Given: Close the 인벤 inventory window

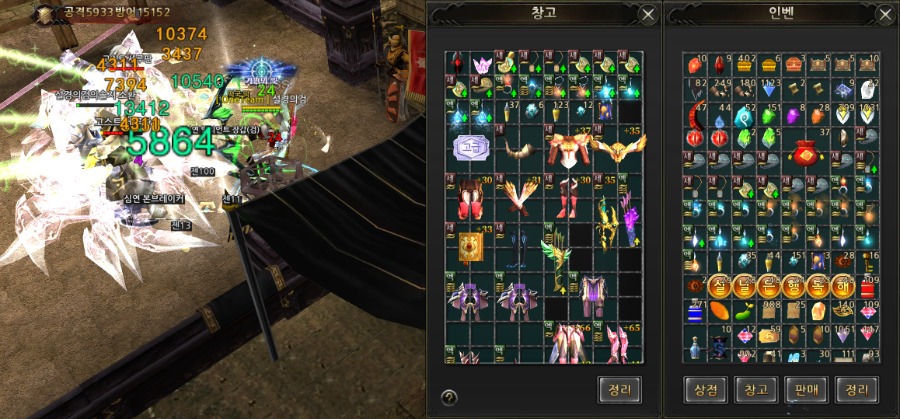Looking at the screenshot, I should pos(884,15).
